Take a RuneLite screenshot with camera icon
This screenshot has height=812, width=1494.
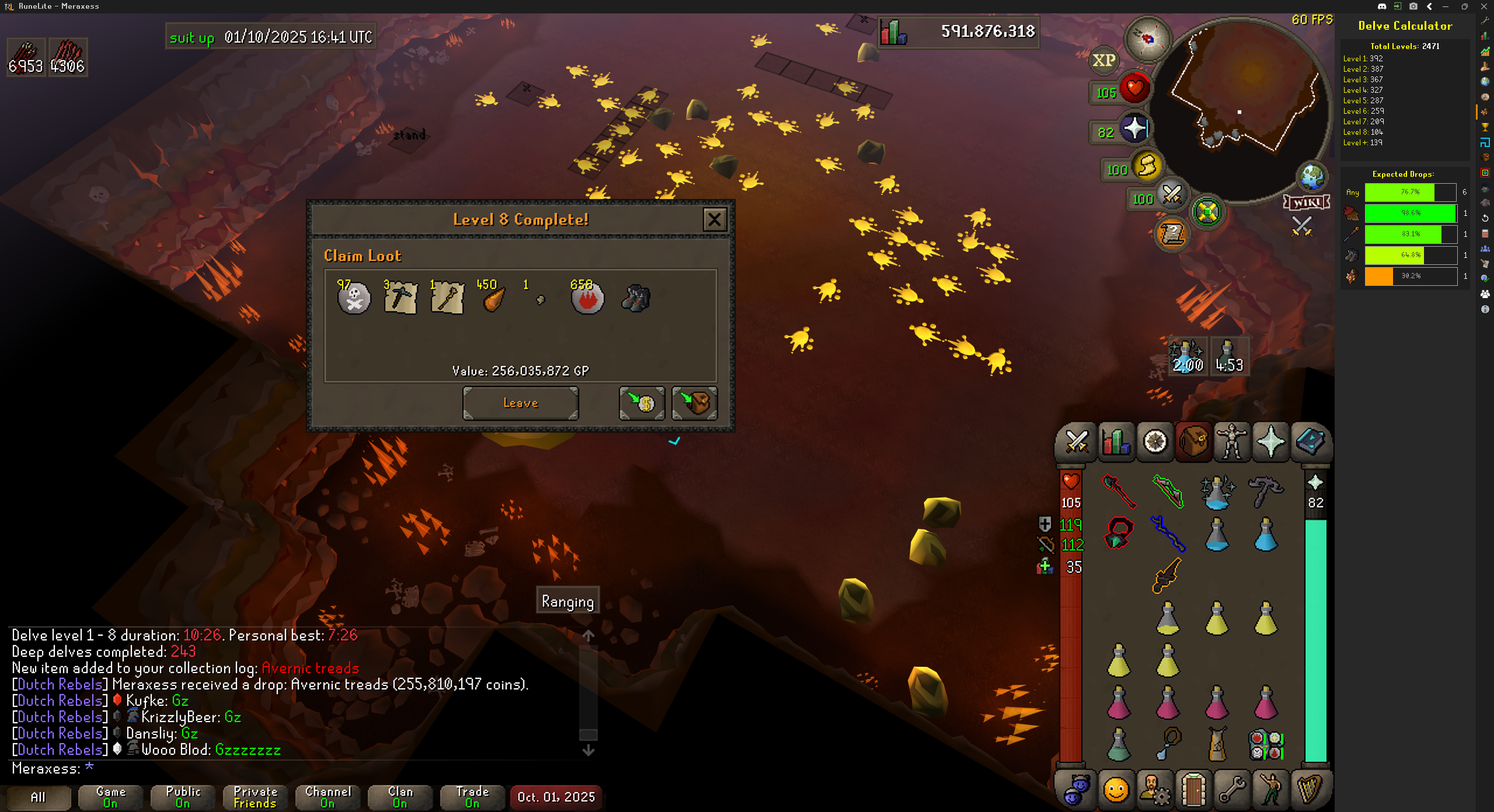pos(1413,6)
